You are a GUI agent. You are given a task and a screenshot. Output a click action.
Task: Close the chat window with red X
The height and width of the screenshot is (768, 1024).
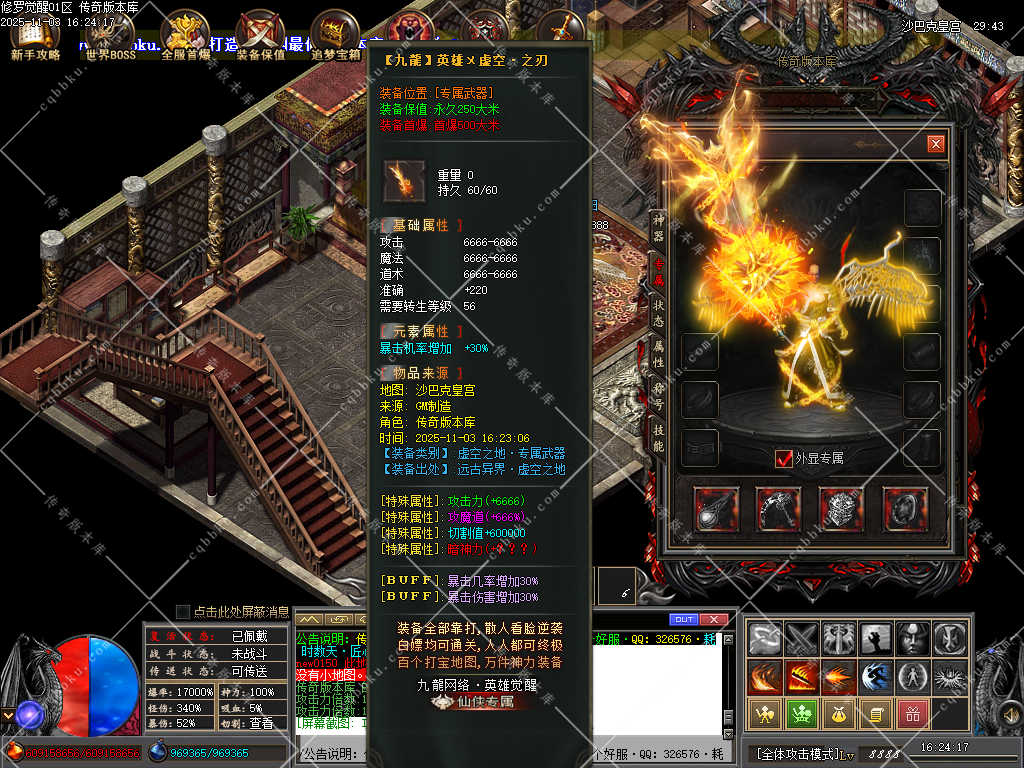(x=713, y=620)
